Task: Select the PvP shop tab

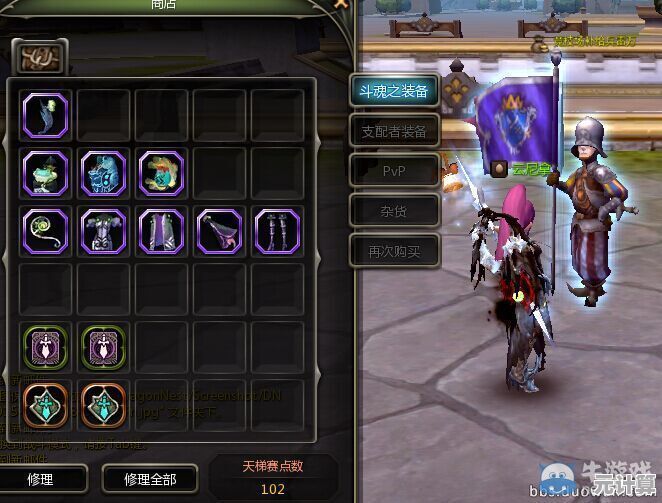Action: (x=394, y=171)
